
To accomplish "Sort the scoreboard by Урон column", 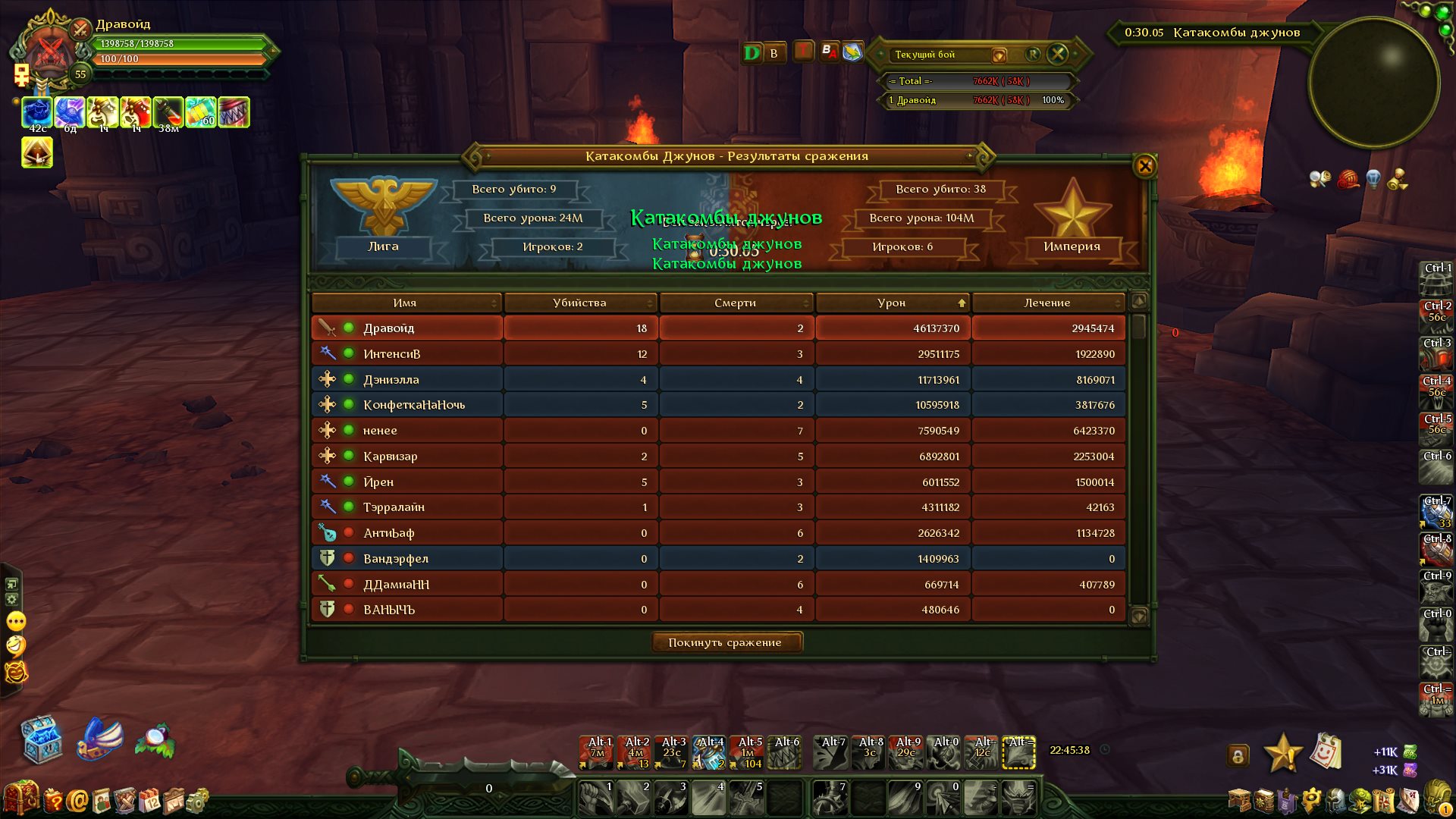I will (x=892, y=303).
